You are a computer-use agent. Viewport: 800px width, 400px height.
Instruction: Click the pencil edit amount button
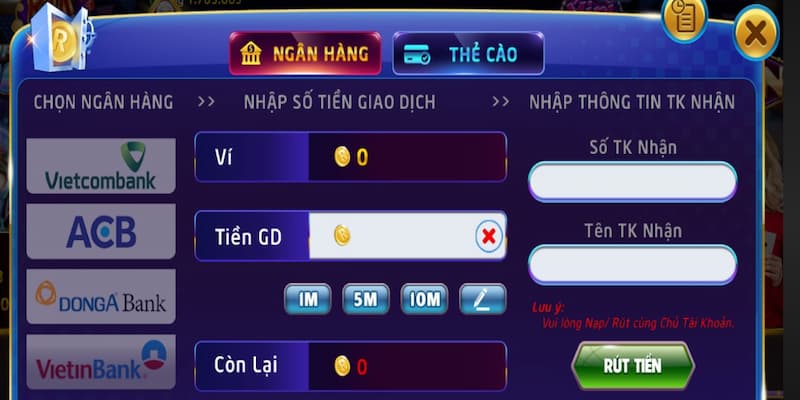(x=482, y=298)
